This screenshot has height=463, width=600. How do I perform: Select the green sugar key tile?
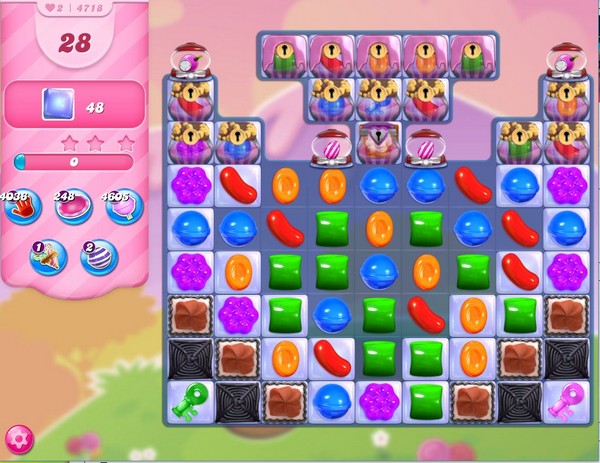(x=187, y=401)
